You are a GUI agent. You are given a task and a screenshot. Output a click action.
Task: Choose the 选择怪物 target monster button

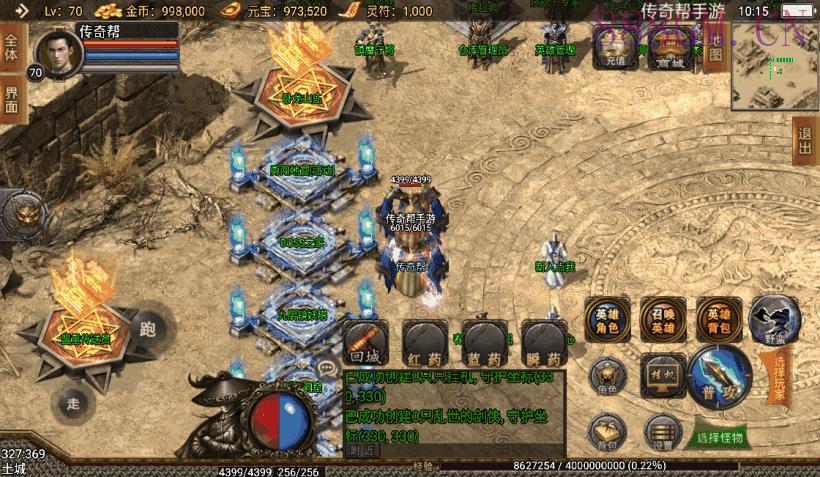click(721, 437)
